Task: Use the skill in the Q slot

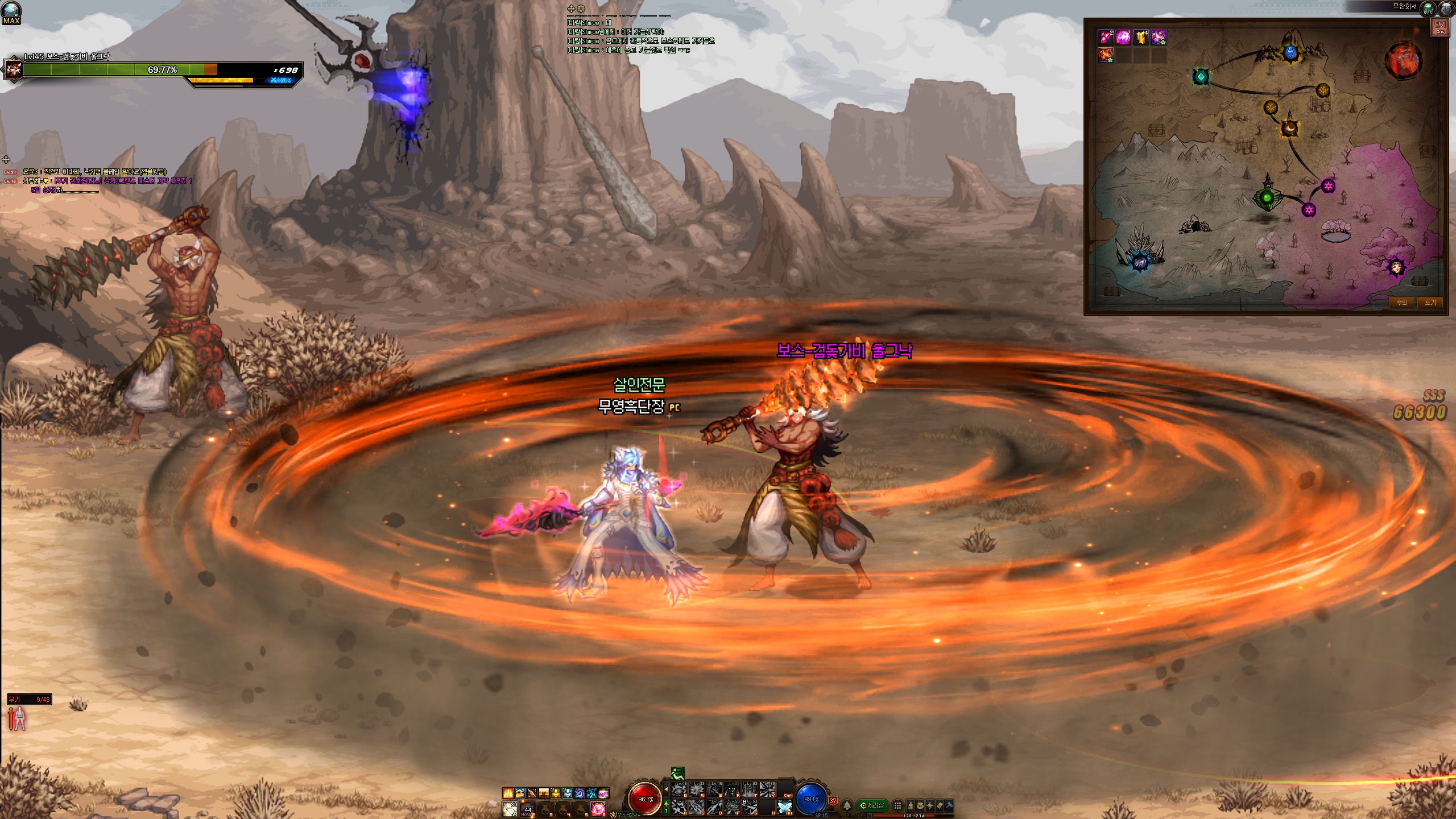Action: pyautogui.click(x=679, y=789)
